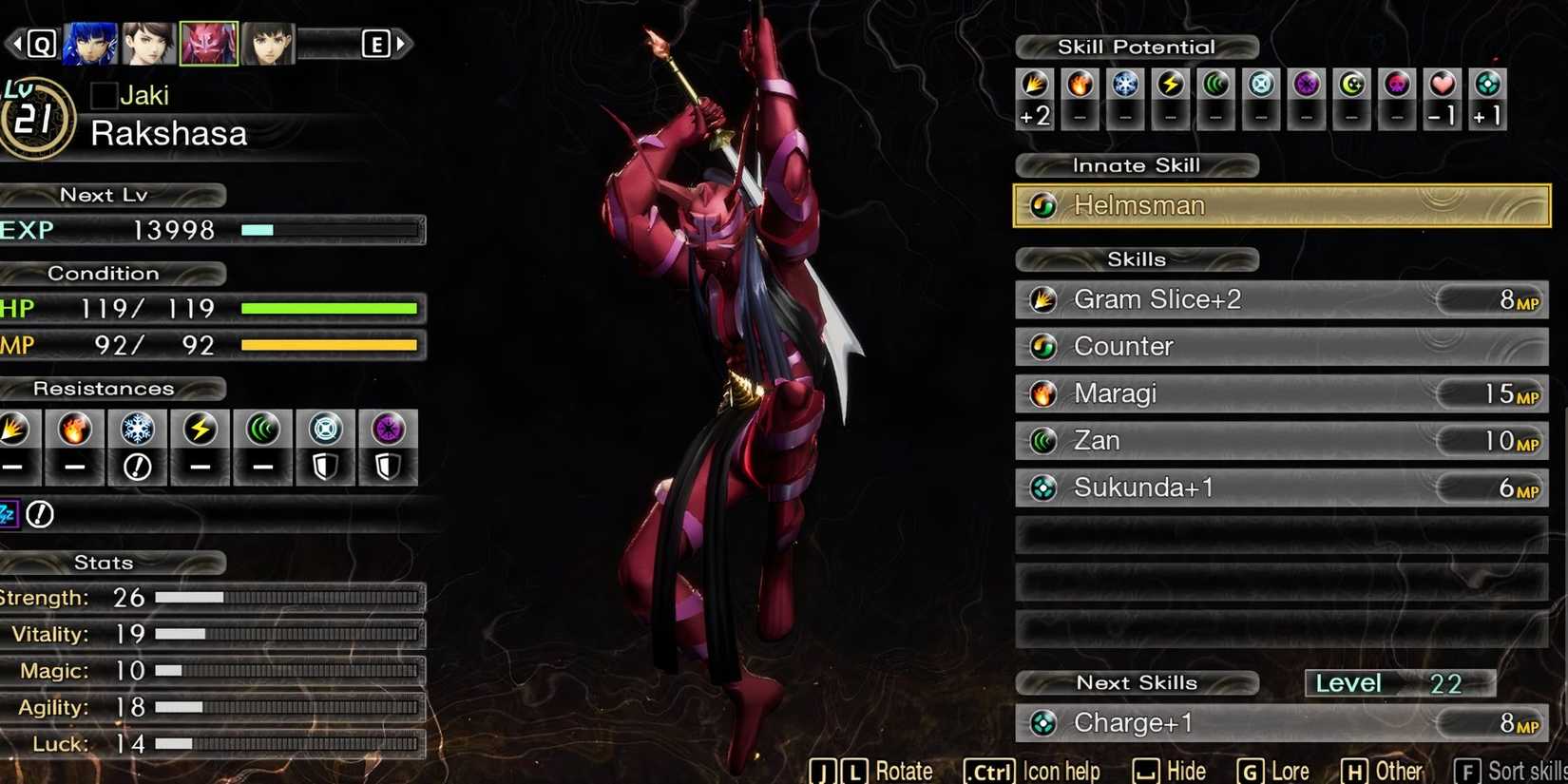Open the Next Skills section header
Viewport: 1568px width, 784px height.
[x=1137, y=682]
